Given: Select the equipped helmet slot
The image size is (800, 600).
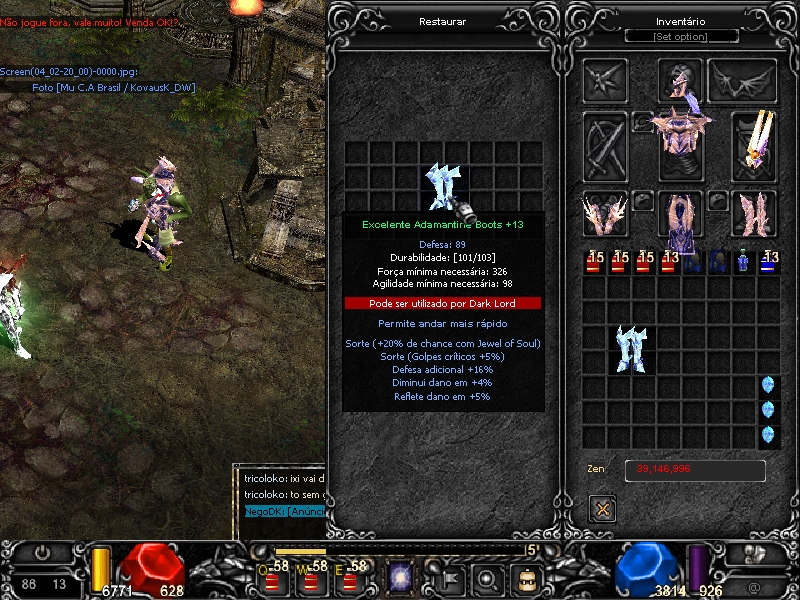Looking at the screenshot, I should click(681, 81).
